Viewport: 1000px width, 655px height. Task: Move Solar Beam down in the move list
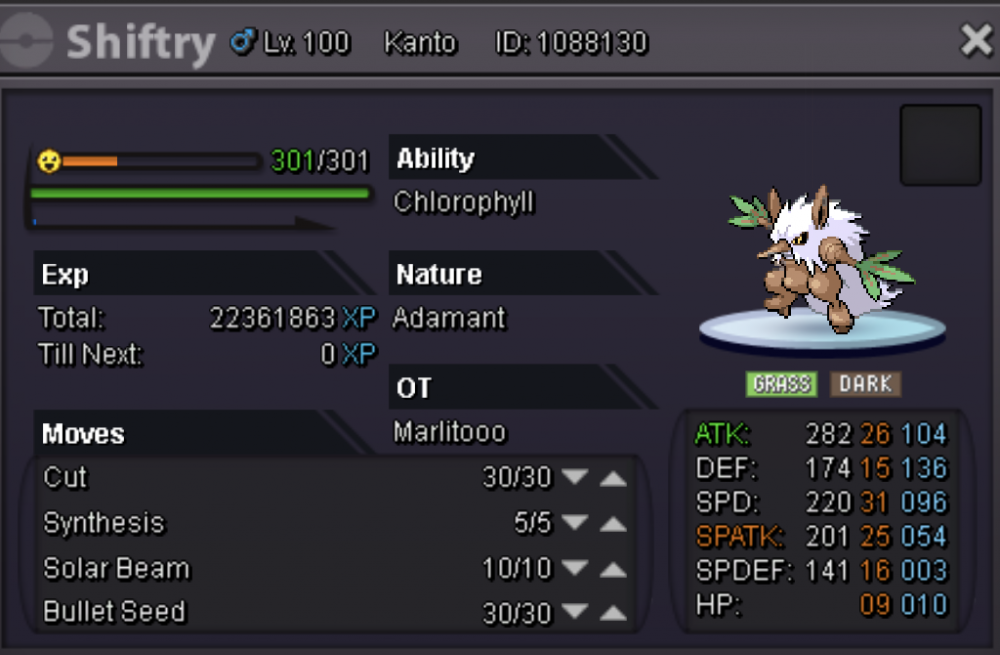click(574, 569)
